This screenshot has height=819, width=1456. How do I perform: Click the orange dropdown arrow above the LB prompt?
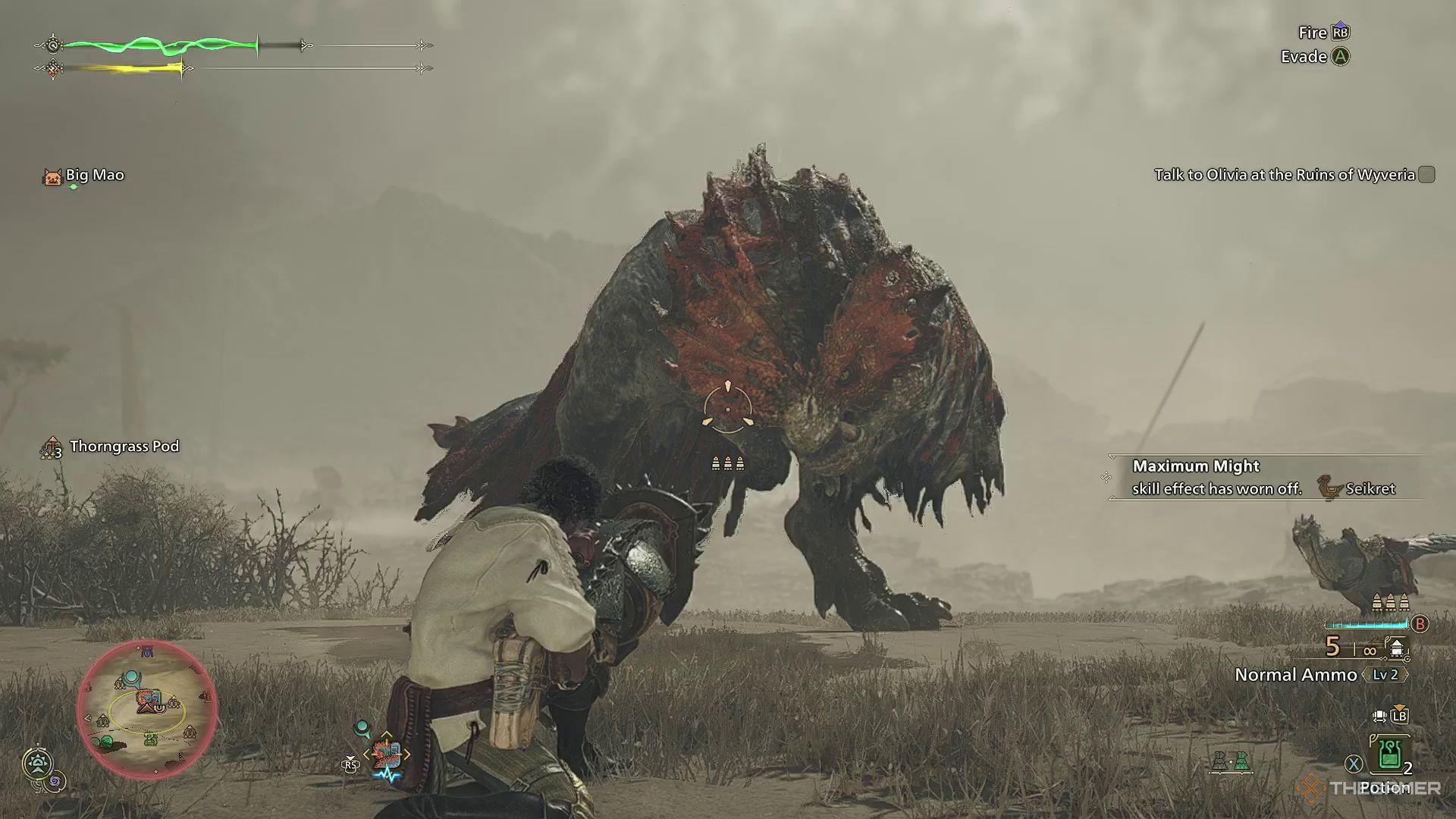[x=1401, y=706]
